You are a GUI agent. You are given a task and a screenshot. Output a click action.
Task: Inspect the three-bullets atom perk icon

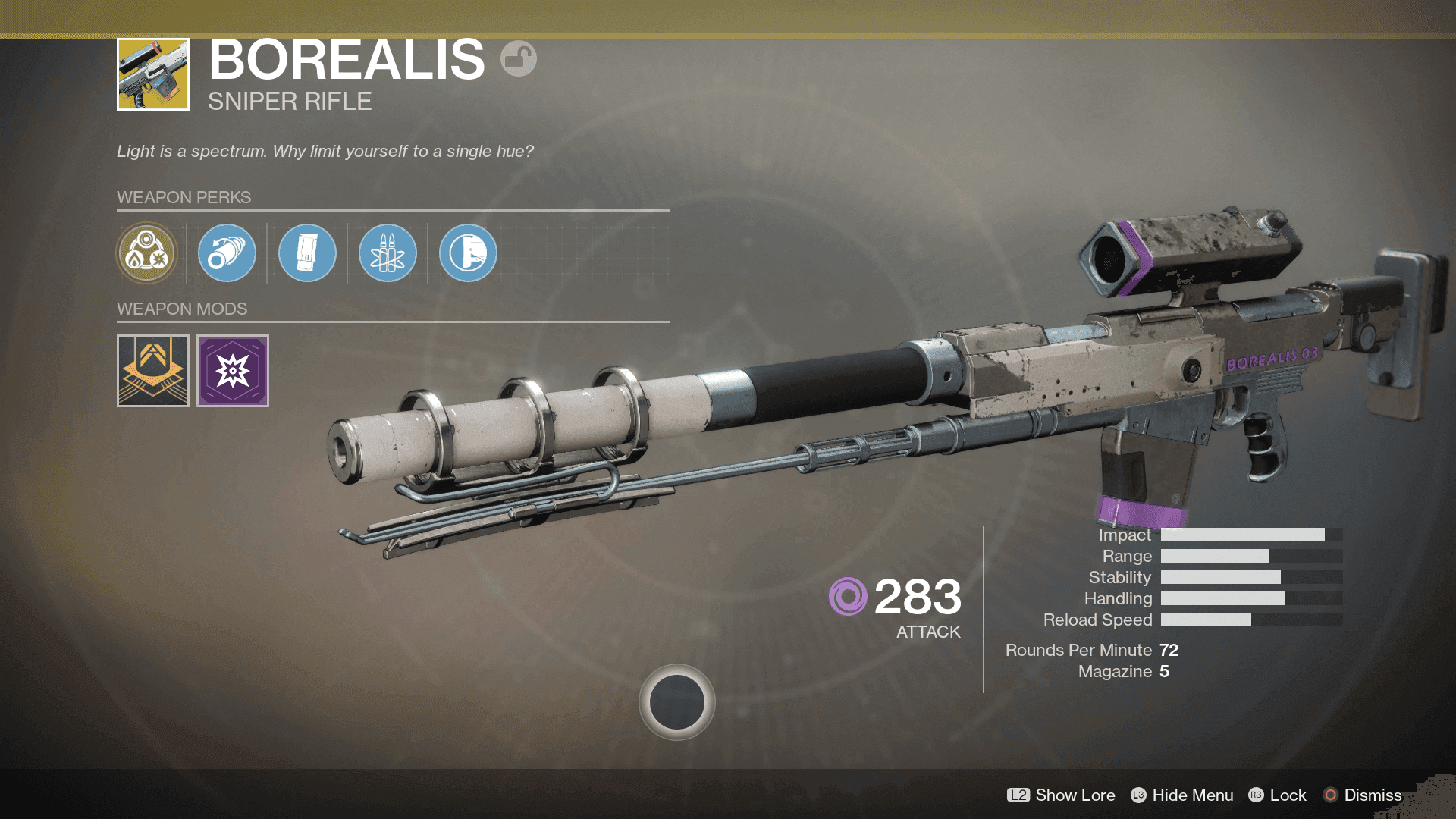pyautogui.click(x=388, y=253)
